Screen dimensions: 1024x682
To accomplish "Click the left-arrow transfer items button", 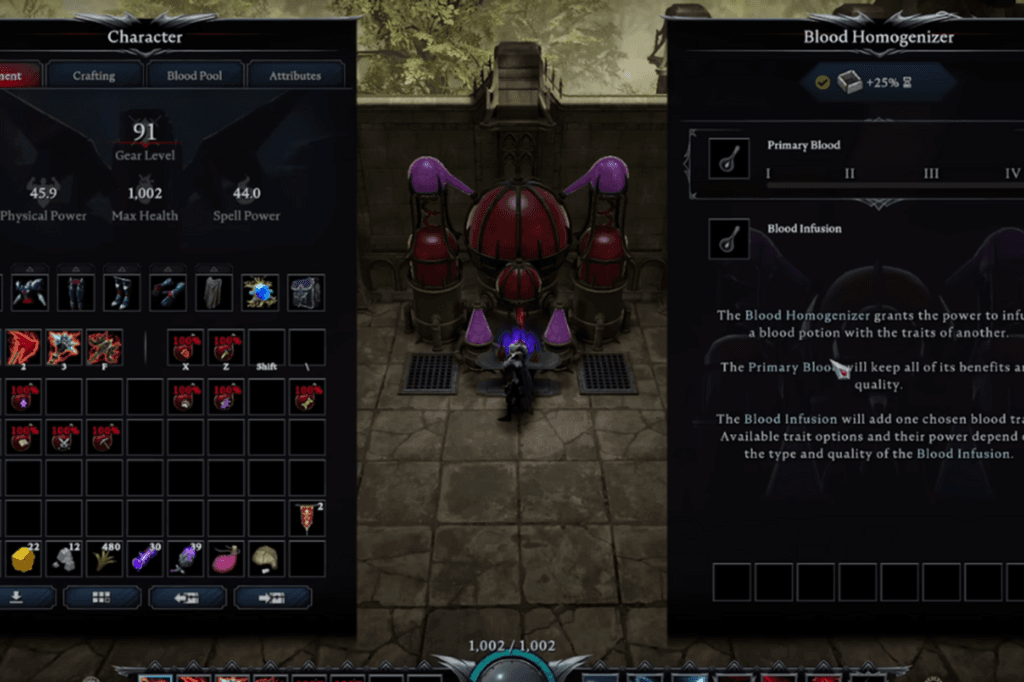I will coord(187,597).
